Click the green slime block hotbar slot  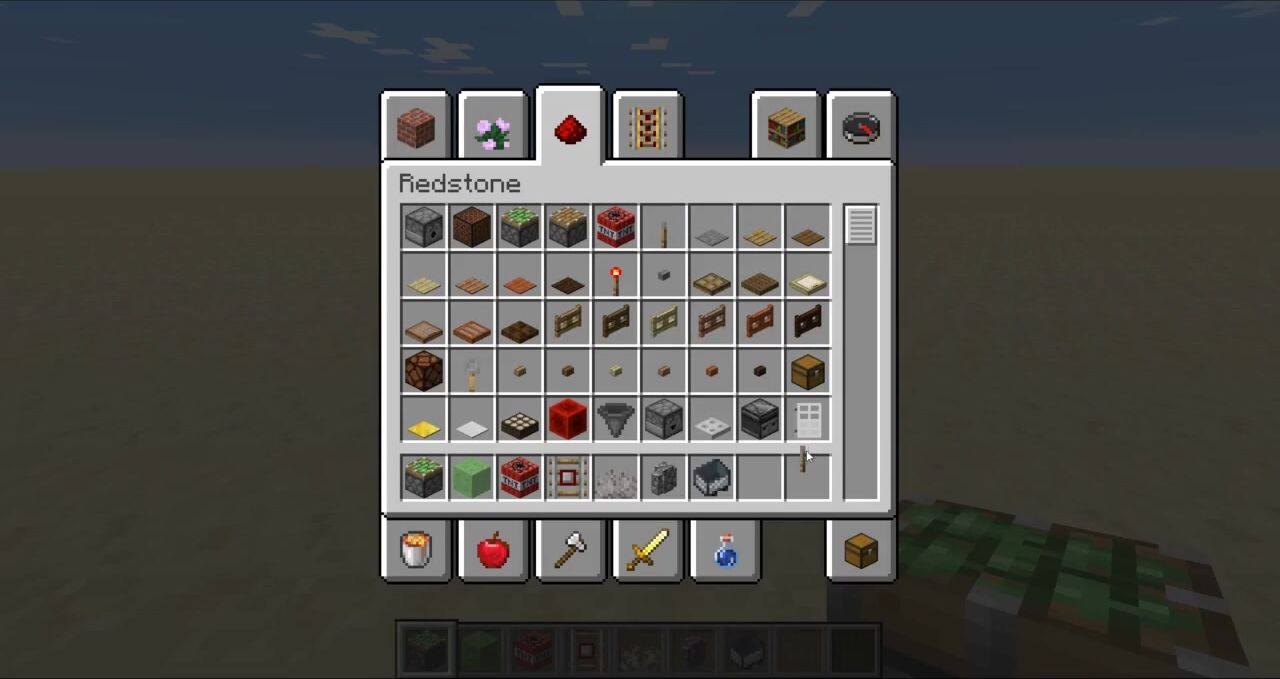[471, 477]
